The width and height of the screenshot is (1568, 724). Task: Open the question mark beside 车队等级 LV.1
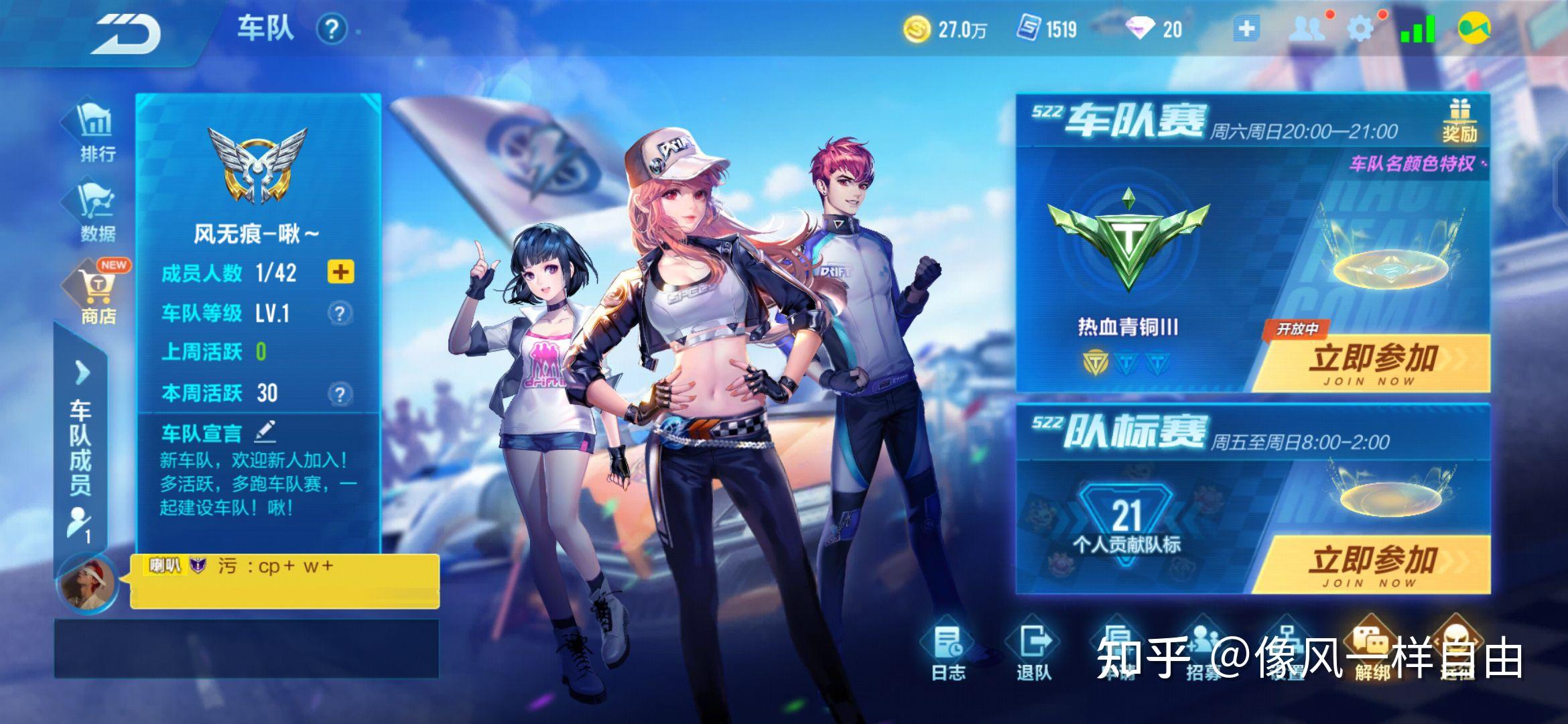pyautogui.click(x=341, y=314)
